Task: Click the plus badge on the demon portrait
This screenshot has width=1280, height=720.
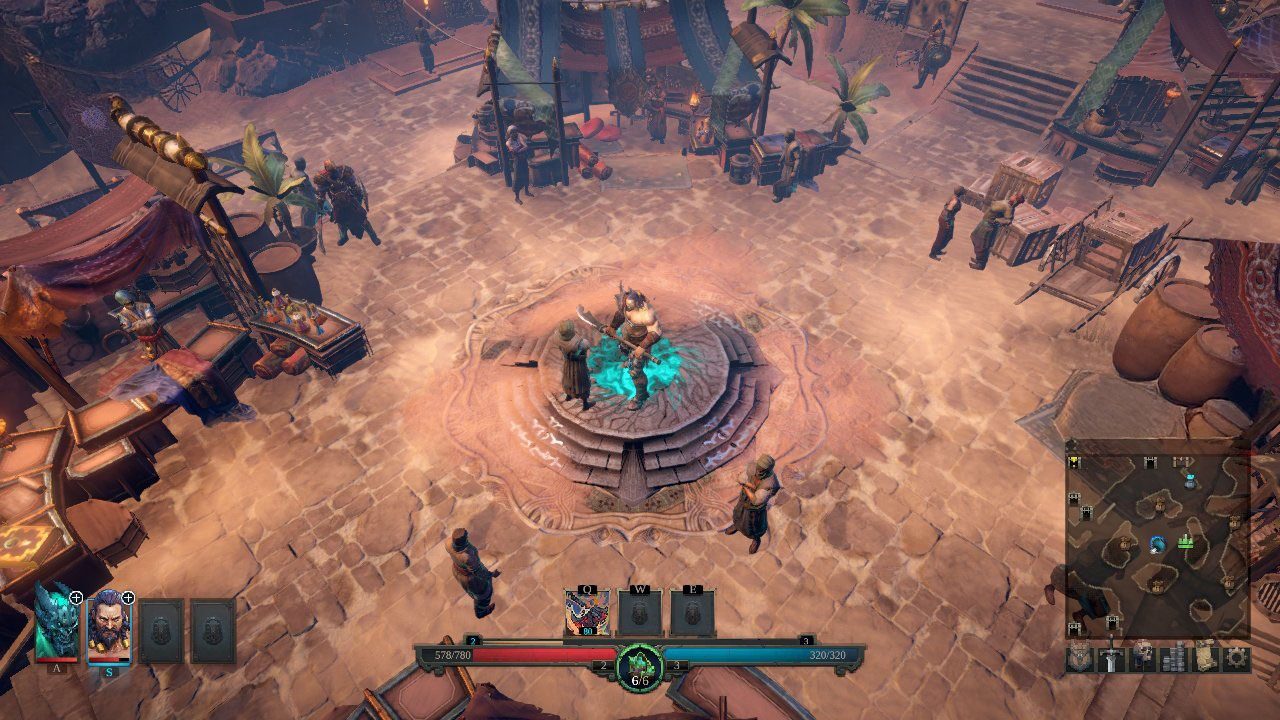Action: click(76, 597)
